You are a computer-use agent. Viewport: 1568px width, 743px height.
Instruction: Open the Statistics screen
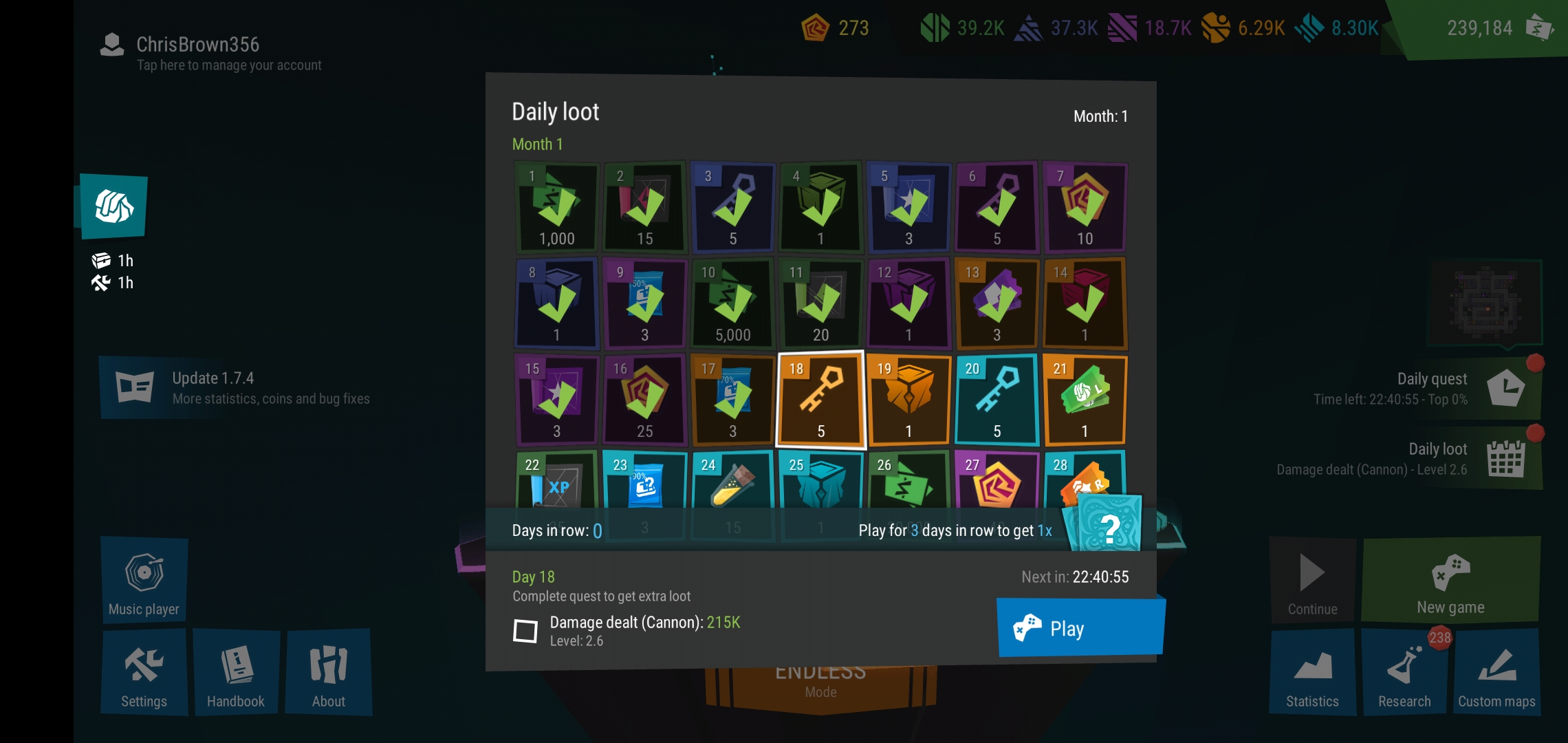[1312, 672]
